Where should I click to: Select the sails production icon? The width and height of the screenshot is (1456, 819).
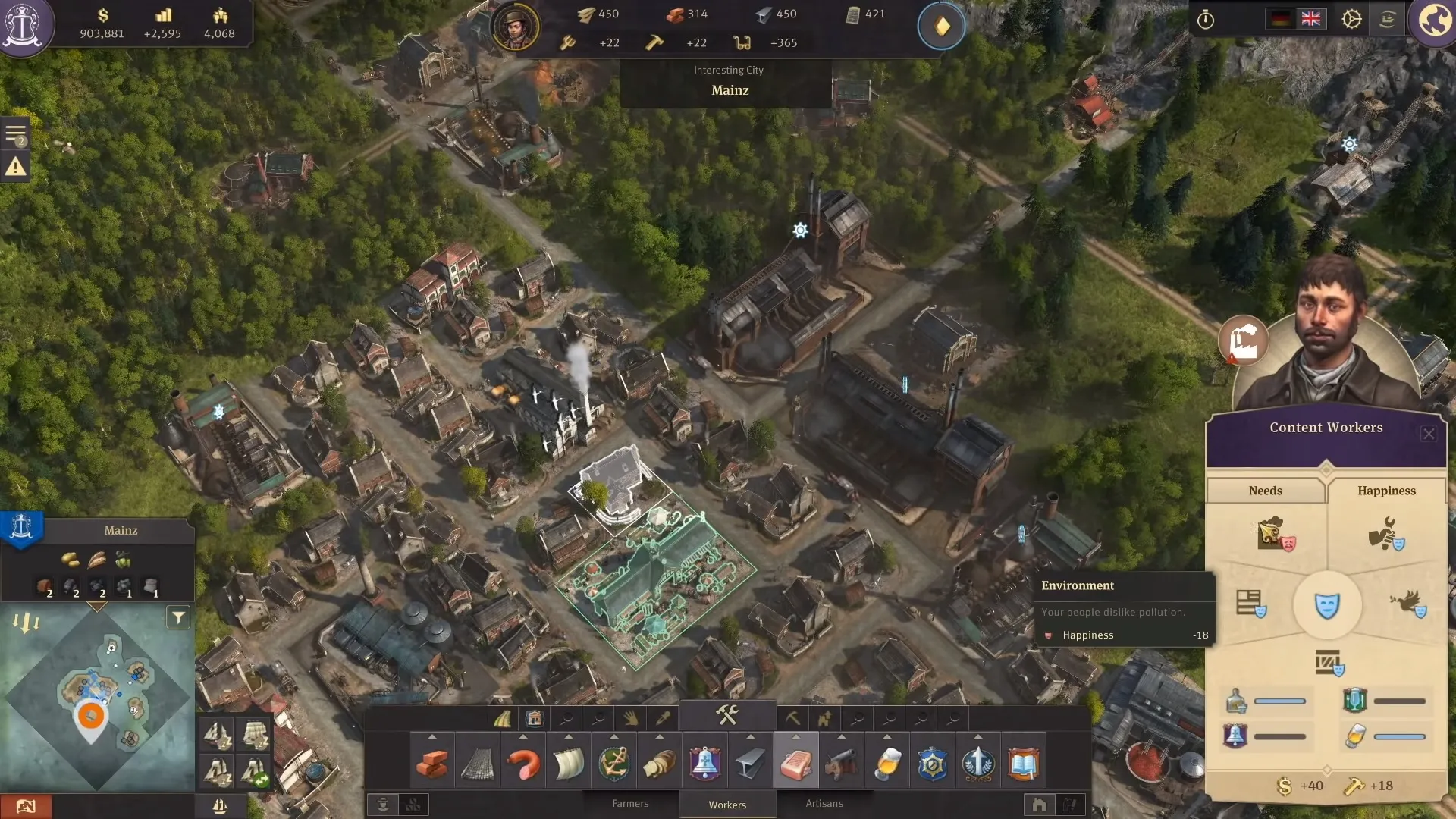pos(568,764)
